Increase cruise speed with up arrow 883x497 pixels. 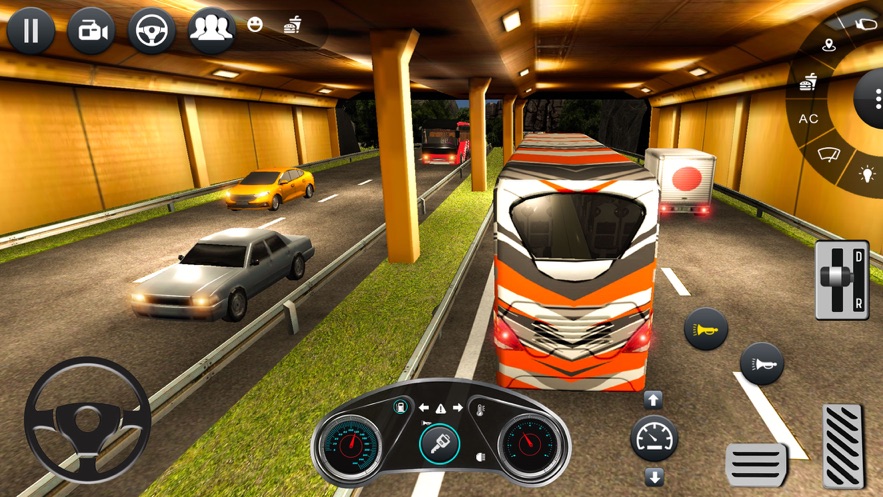653,400
